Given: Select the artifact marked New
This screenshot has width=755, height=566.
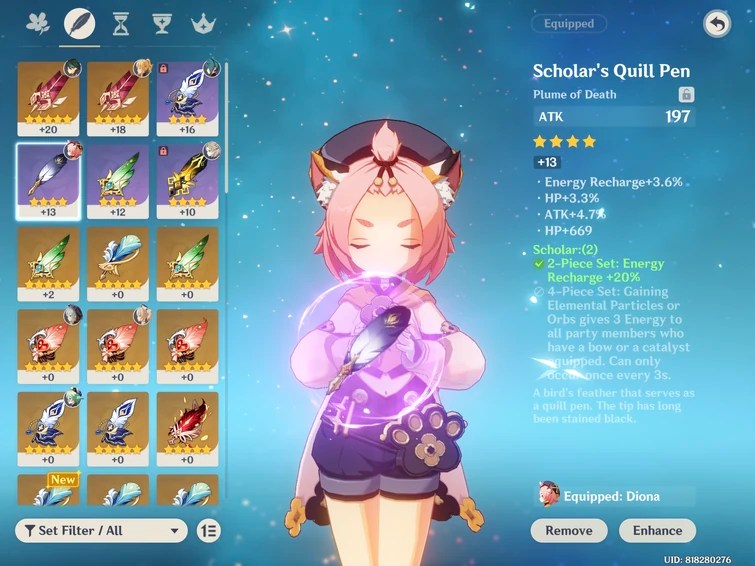Looking at the screenshot, I should (x=48, y=488).
